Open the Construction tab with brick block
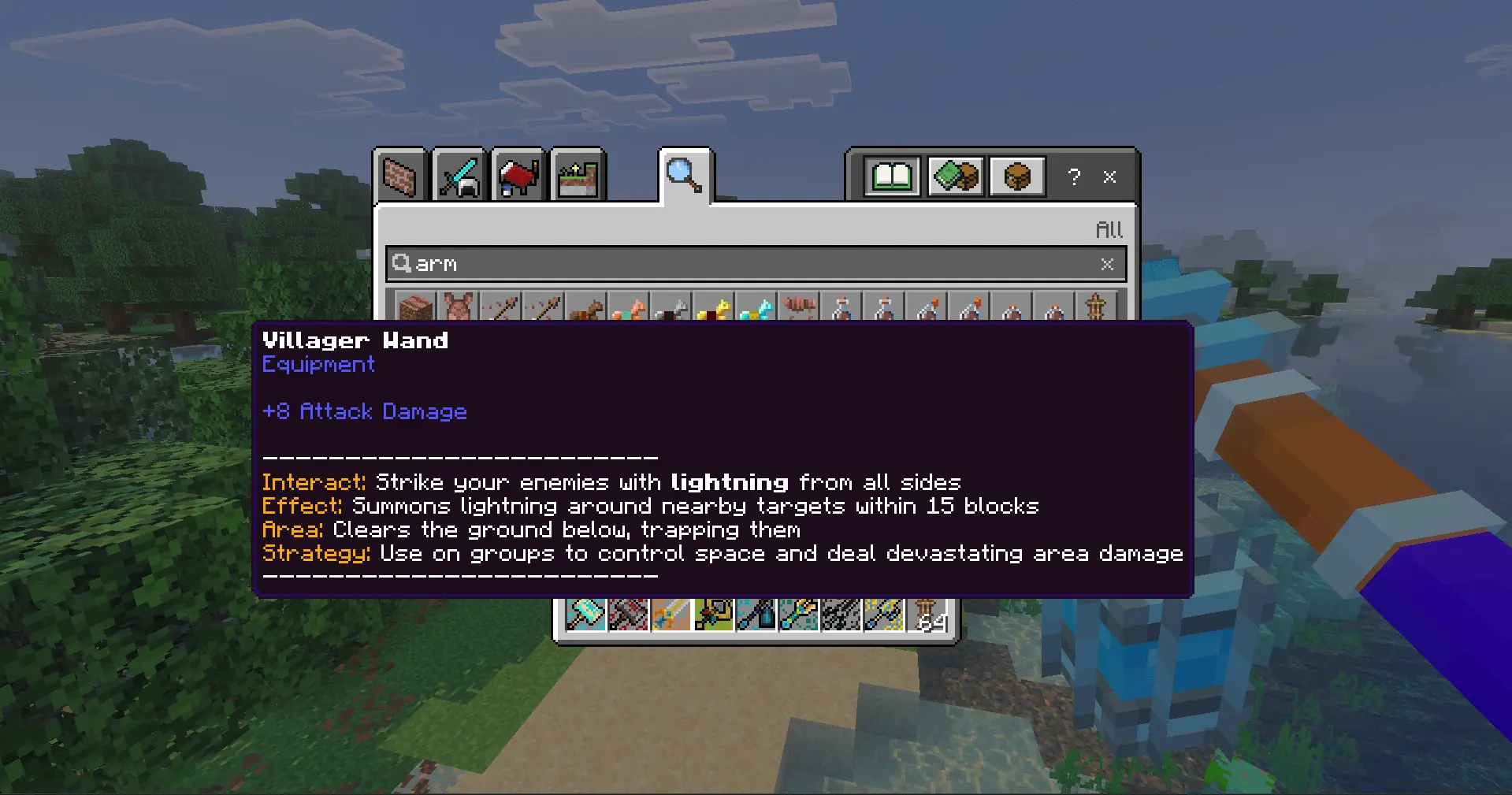 399,176
